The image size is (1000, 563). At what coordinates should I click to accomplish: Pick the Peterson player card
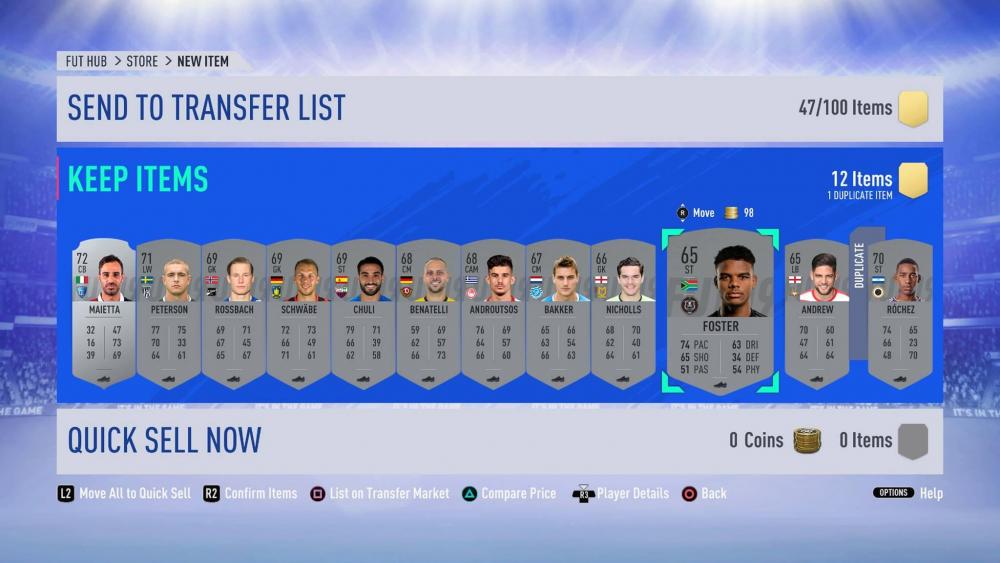coord(169,314)
